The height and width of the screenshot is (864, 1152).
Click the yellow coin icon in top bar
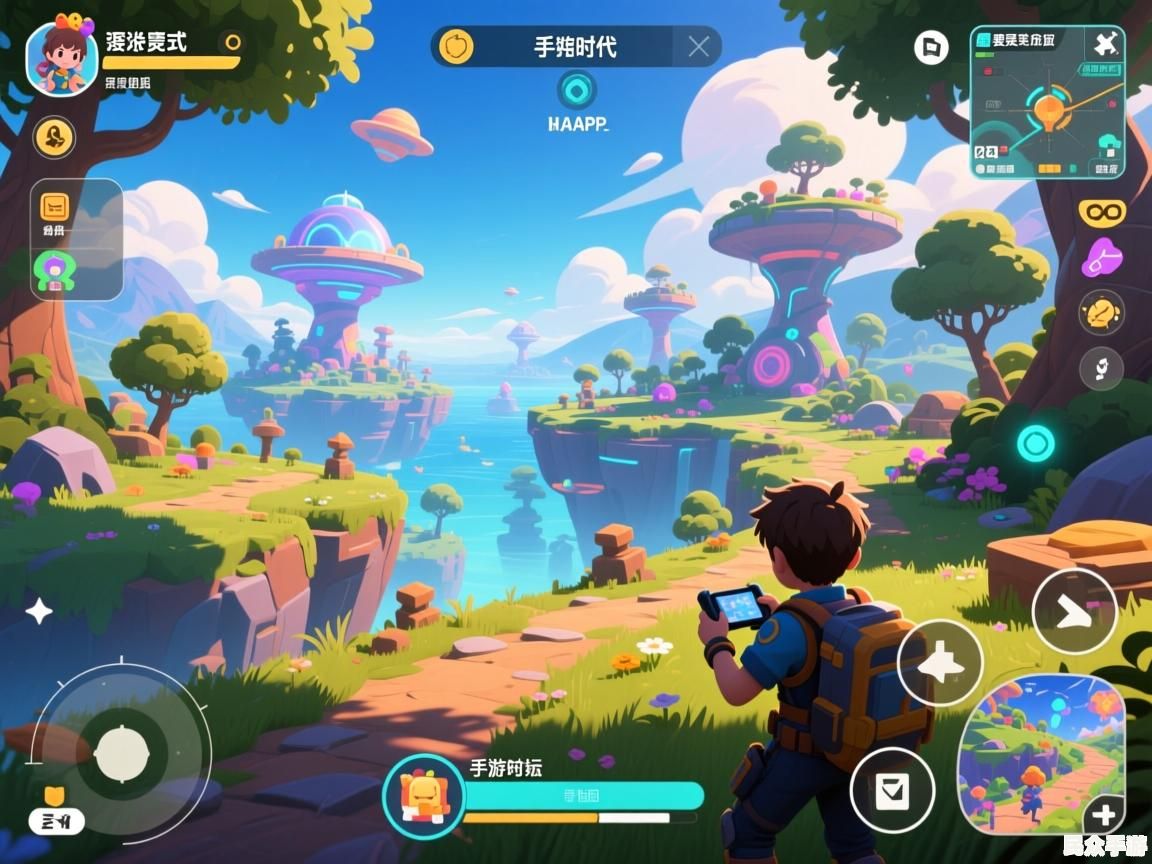coord(457,46)
